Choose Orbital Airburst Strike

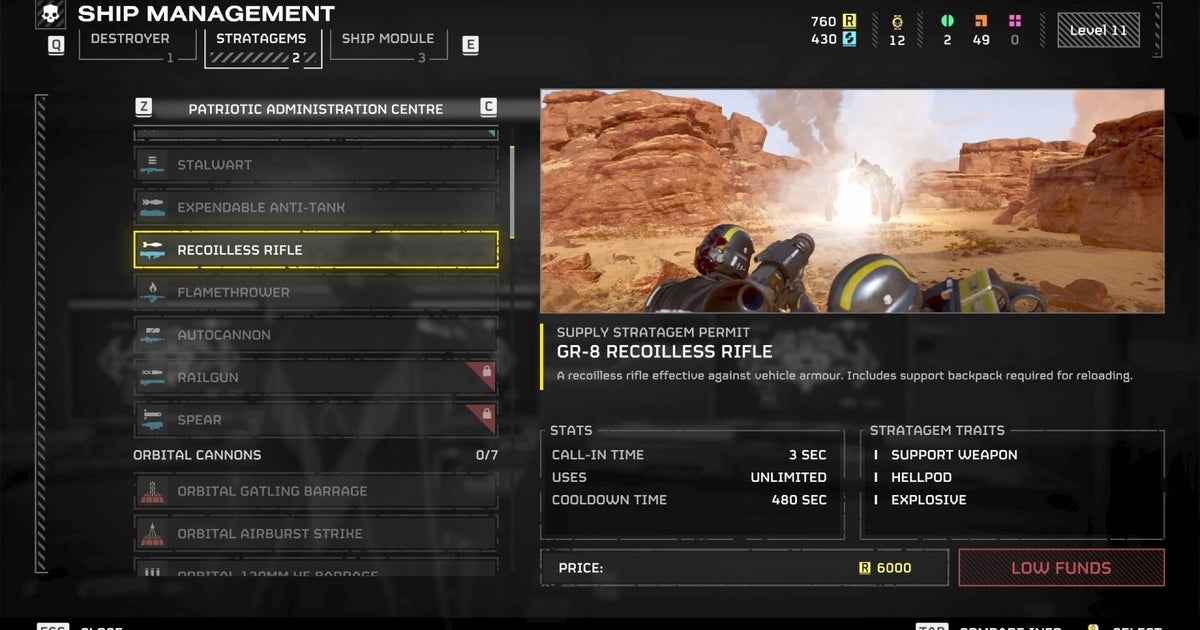tap(316, 534)
